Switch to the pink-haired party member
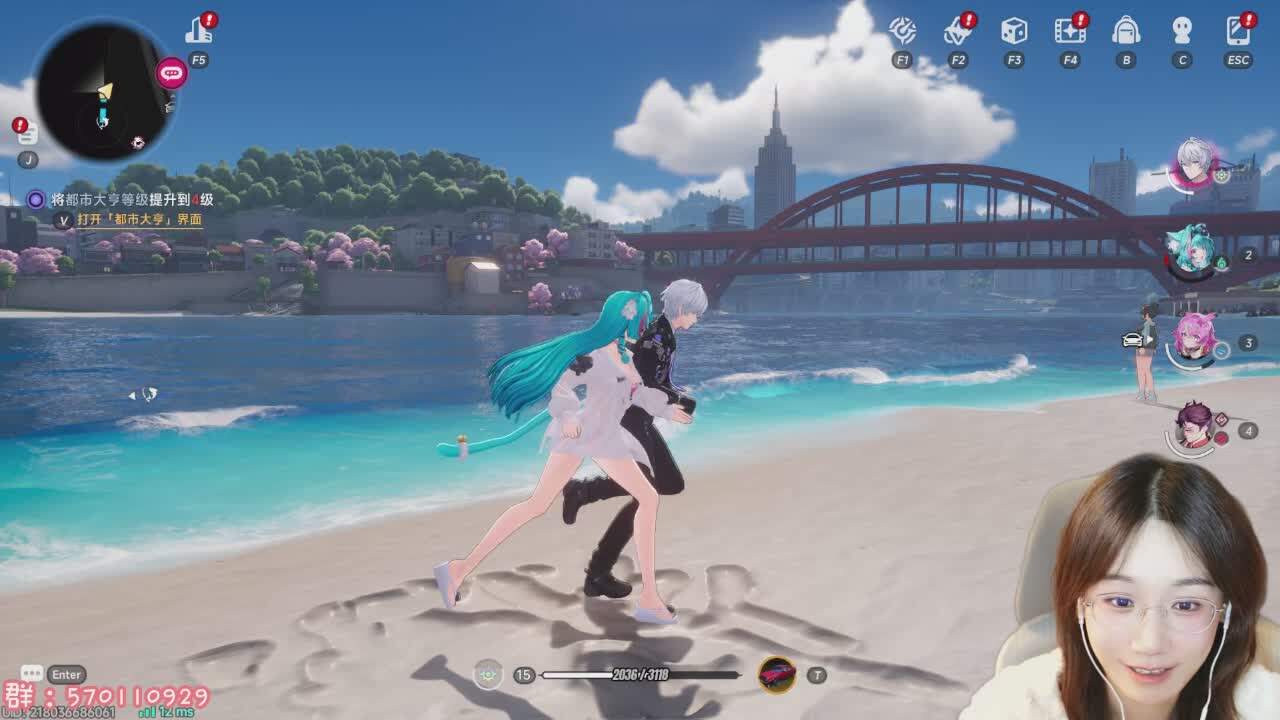 click(1193, 338)
